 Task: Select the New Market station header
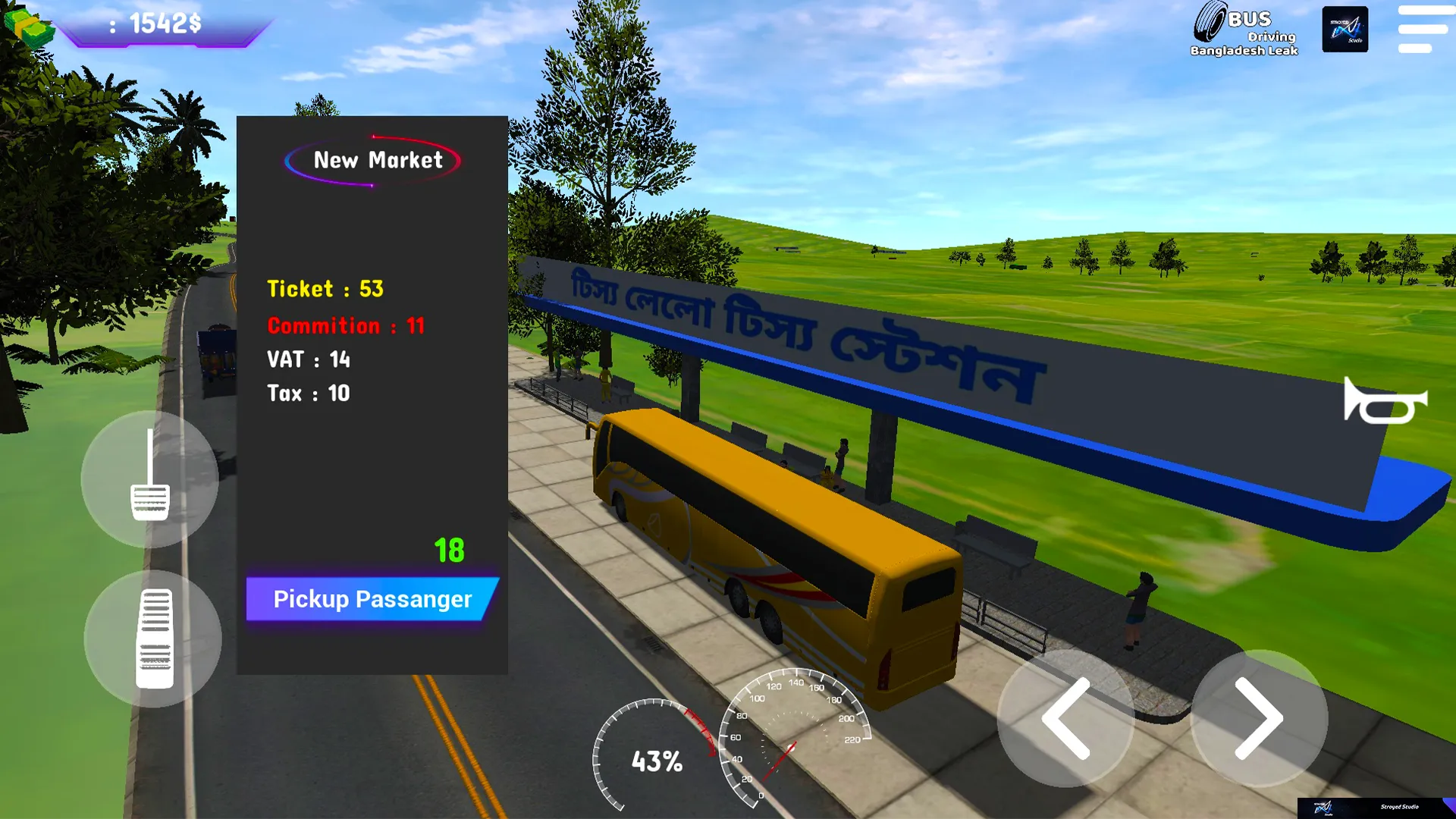click(x=377, y=160)
